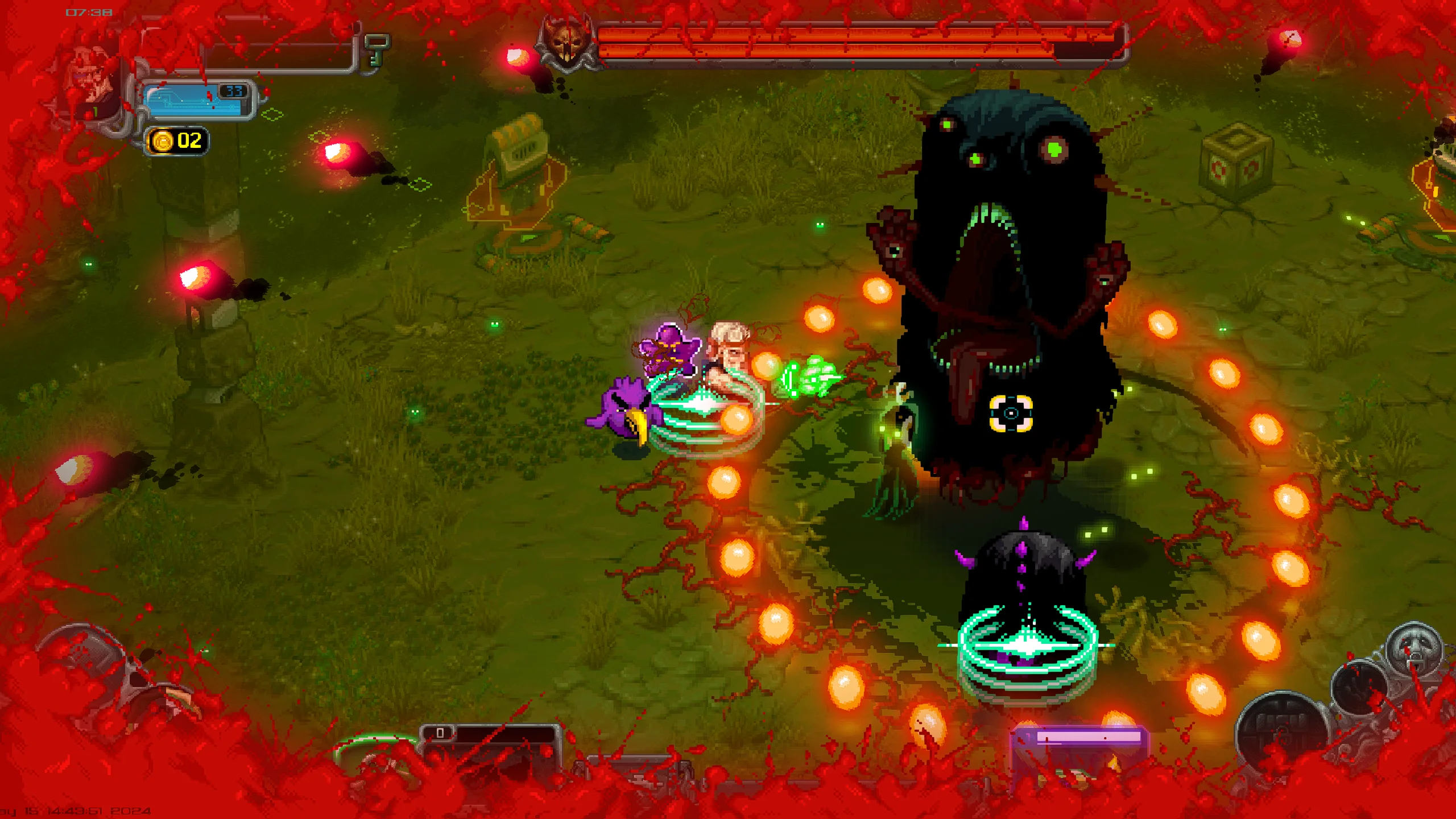This screenshot has width=1456, height=819.
Task: Click the boss skull icon beside the health bar
Action: click(x=566, y=43)
